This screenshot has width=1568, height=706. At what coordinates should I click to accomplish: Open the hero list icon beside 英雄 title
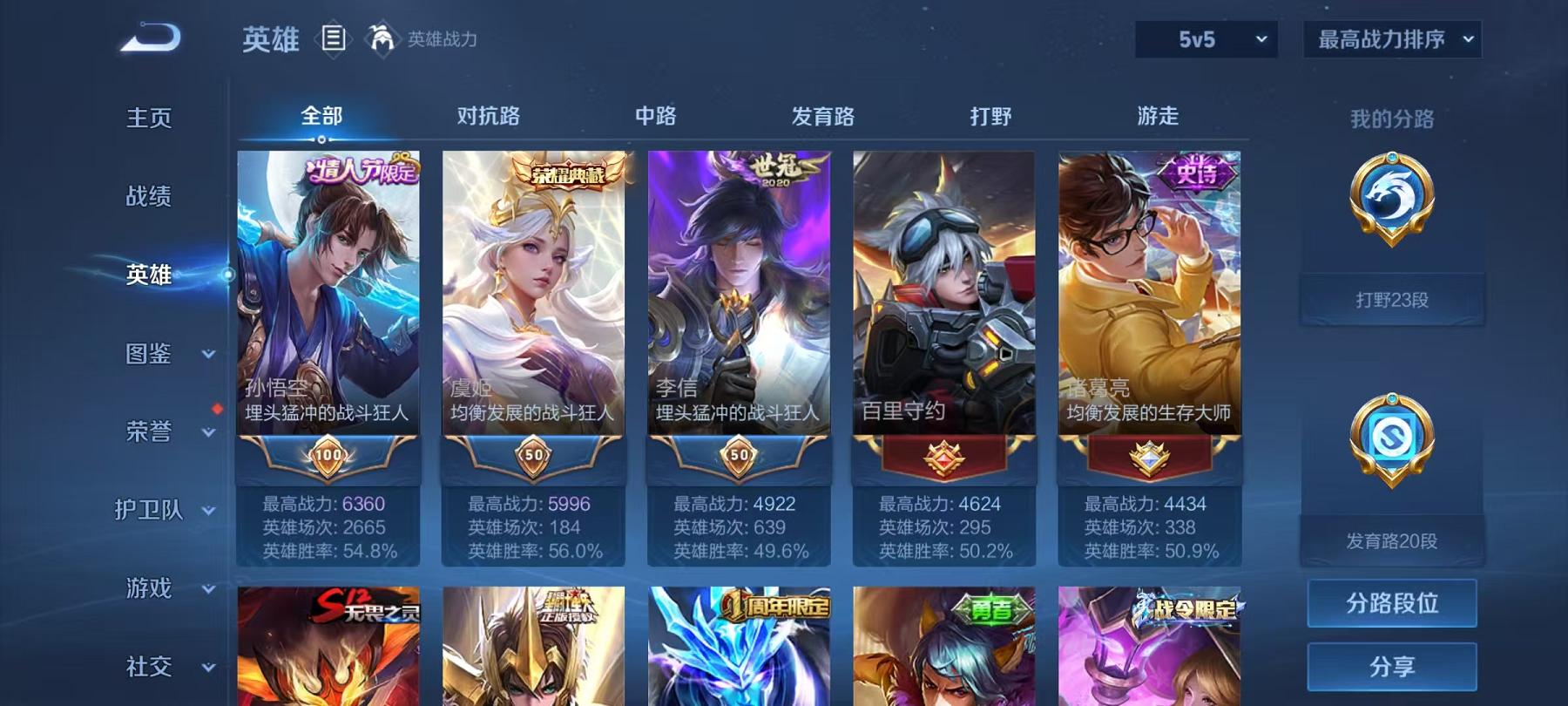pyautogui.click(x=331, y=37)
